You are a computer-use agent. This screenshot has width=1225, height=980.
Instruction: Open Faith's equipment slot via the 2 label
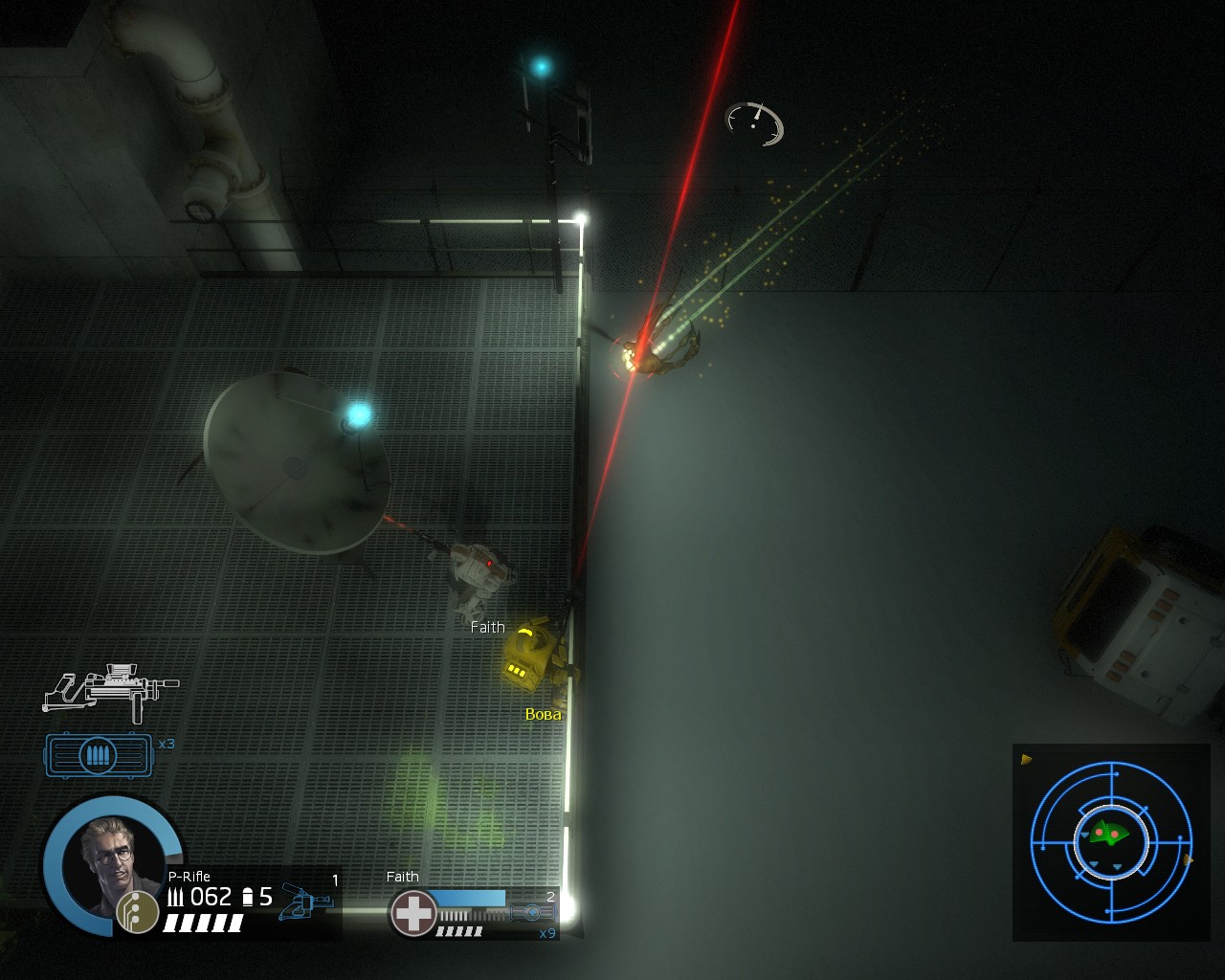pos(550,897)
